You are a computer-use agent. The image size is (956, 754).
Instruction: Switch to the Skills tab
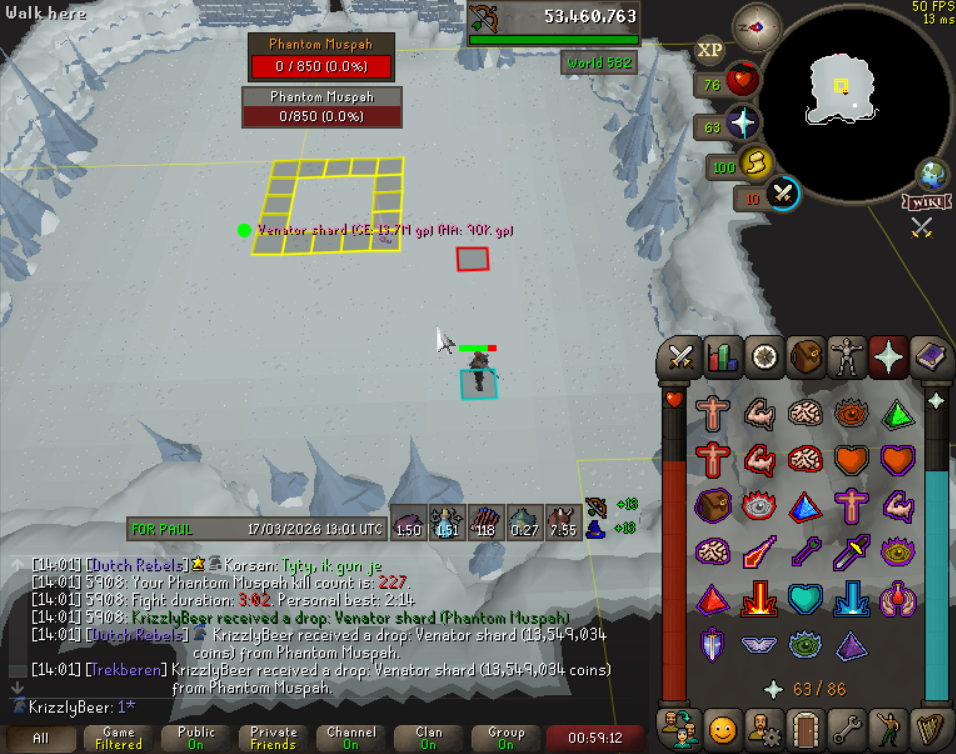click(722, 356)
